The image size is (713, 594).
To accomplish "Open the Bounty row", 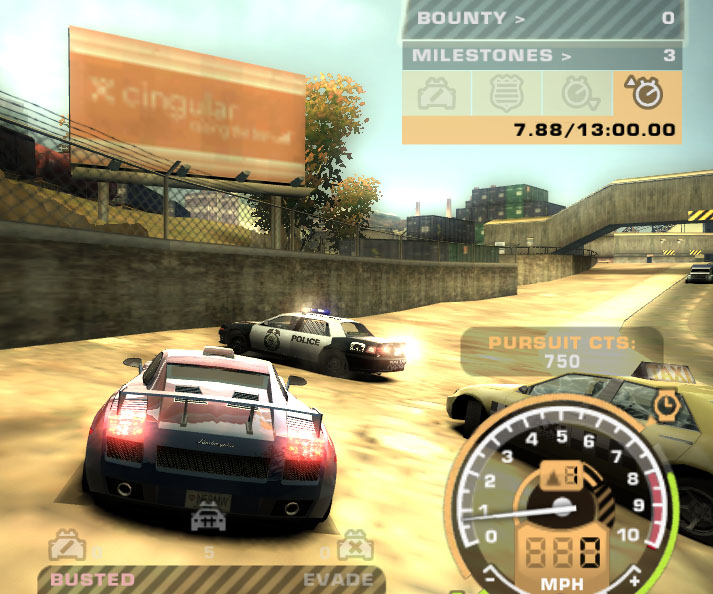I will click(x=541, y=18).
